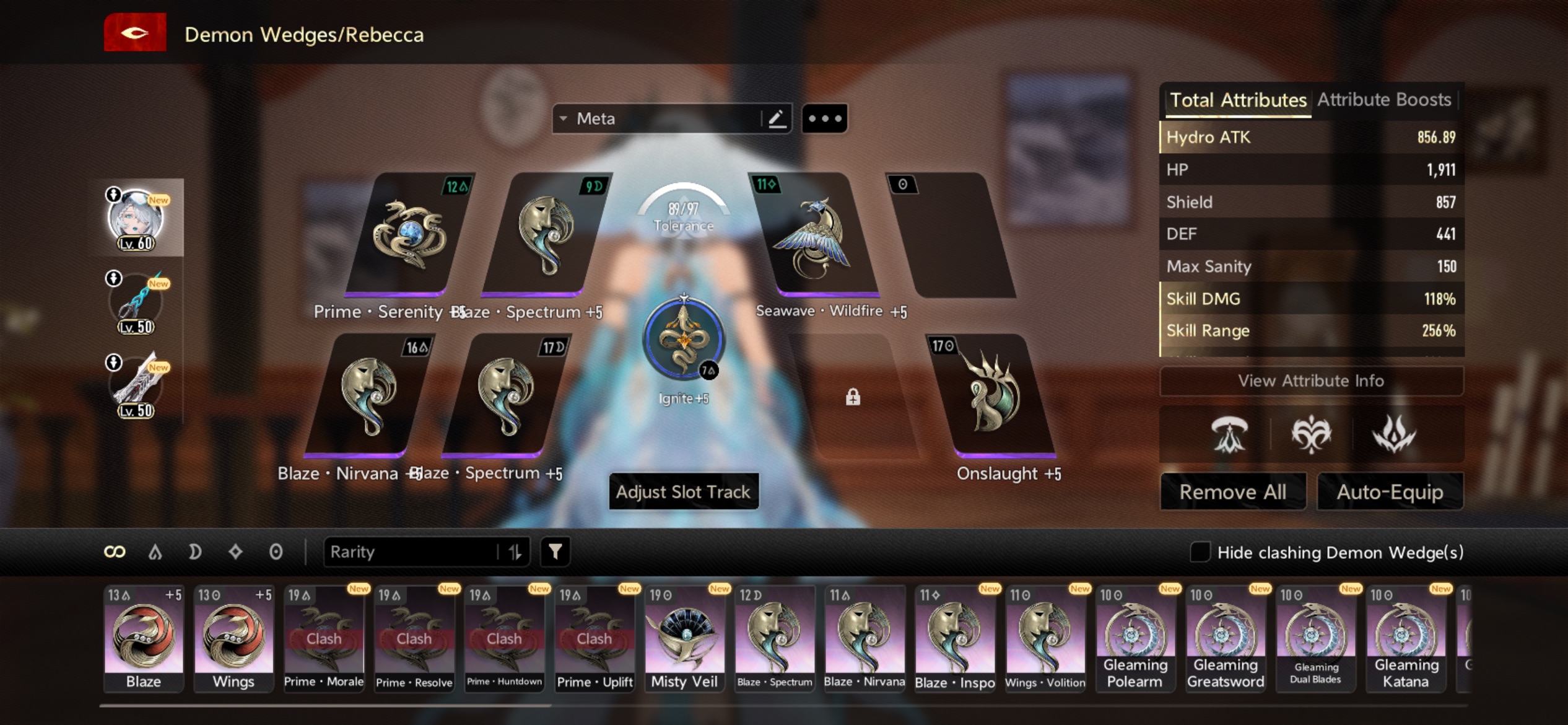Rename loadout with the pencil icon
Viewport: 1568px width, 725px height.
[x=777, y=118]
